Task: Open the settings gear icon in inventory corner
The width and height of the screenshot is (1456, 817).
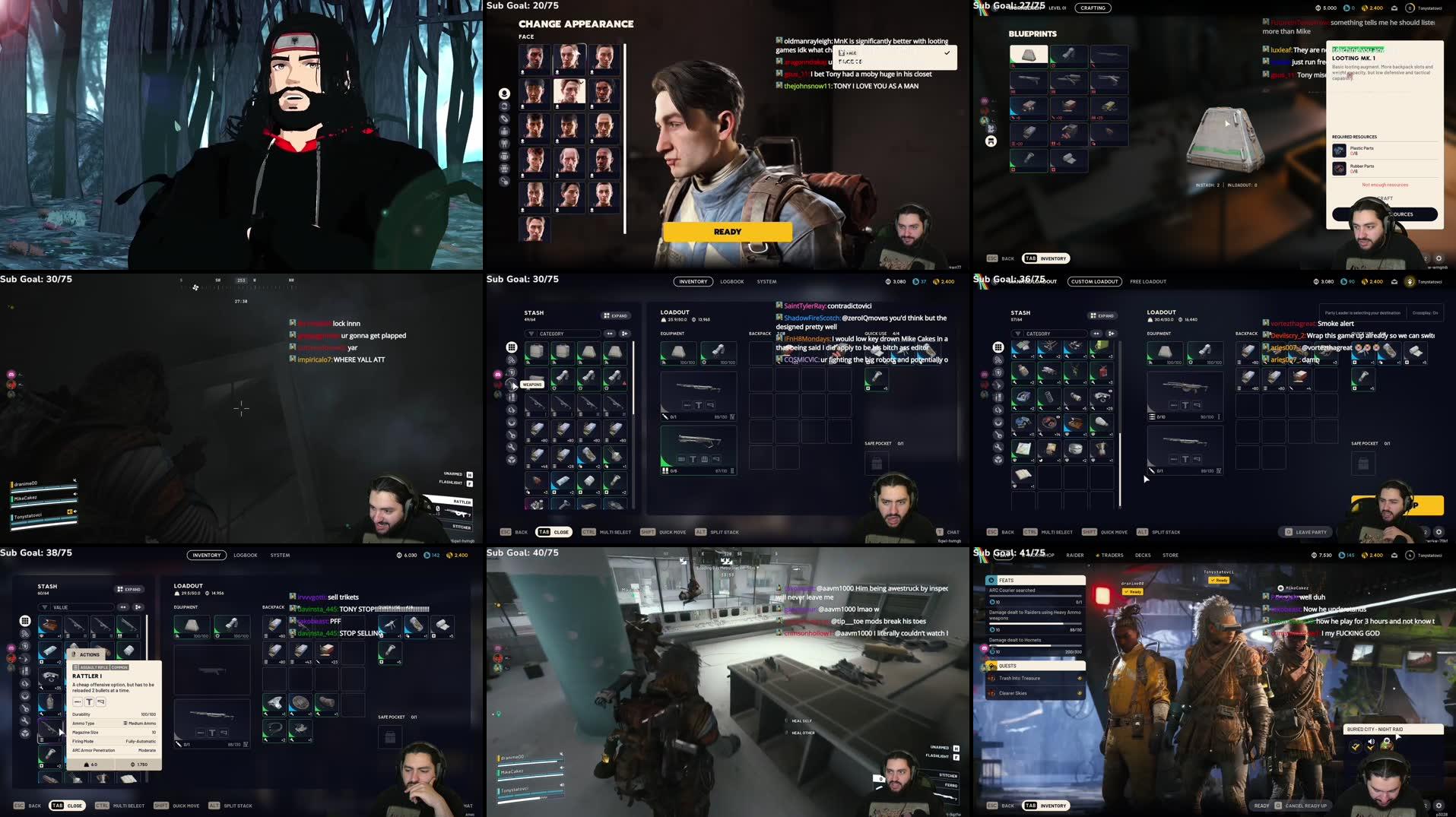Action: tap(1437, 534)
